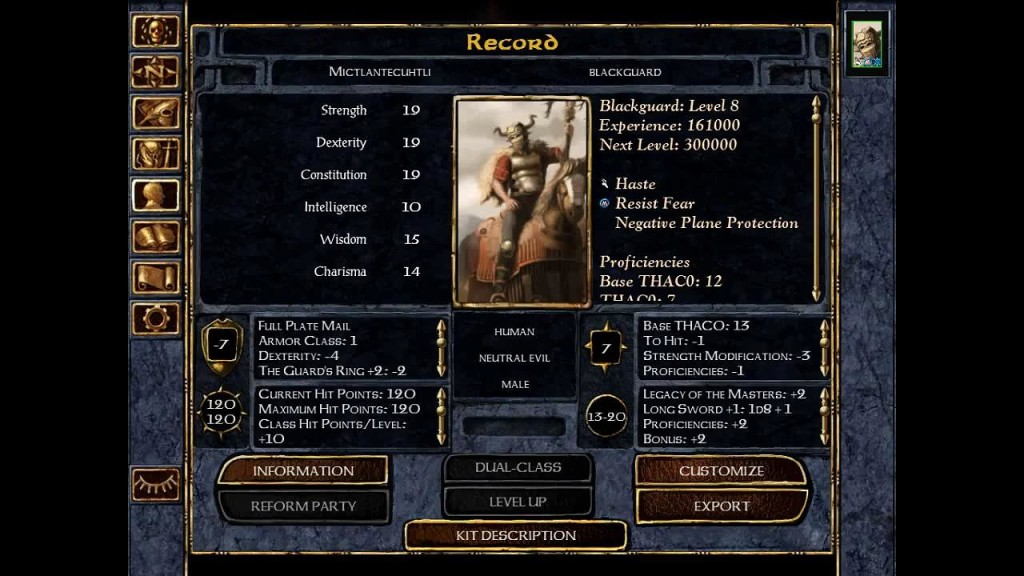Open the options gear icon
This screenshot has width=1024, height=576.
point(156,319)
